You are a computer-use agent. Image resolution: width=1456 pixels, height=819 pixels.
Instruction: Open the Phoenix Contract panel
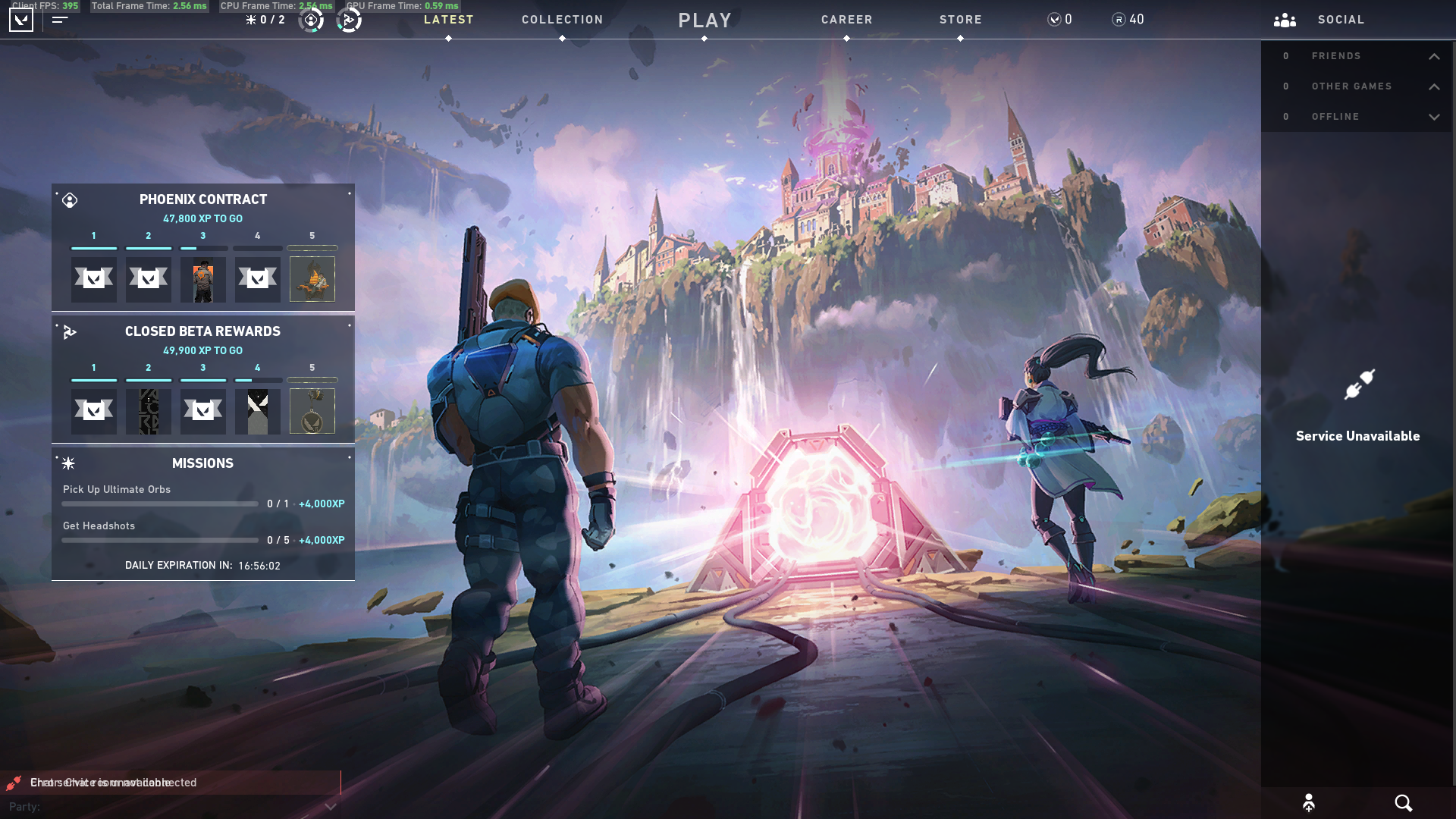(x=202, y=199)
